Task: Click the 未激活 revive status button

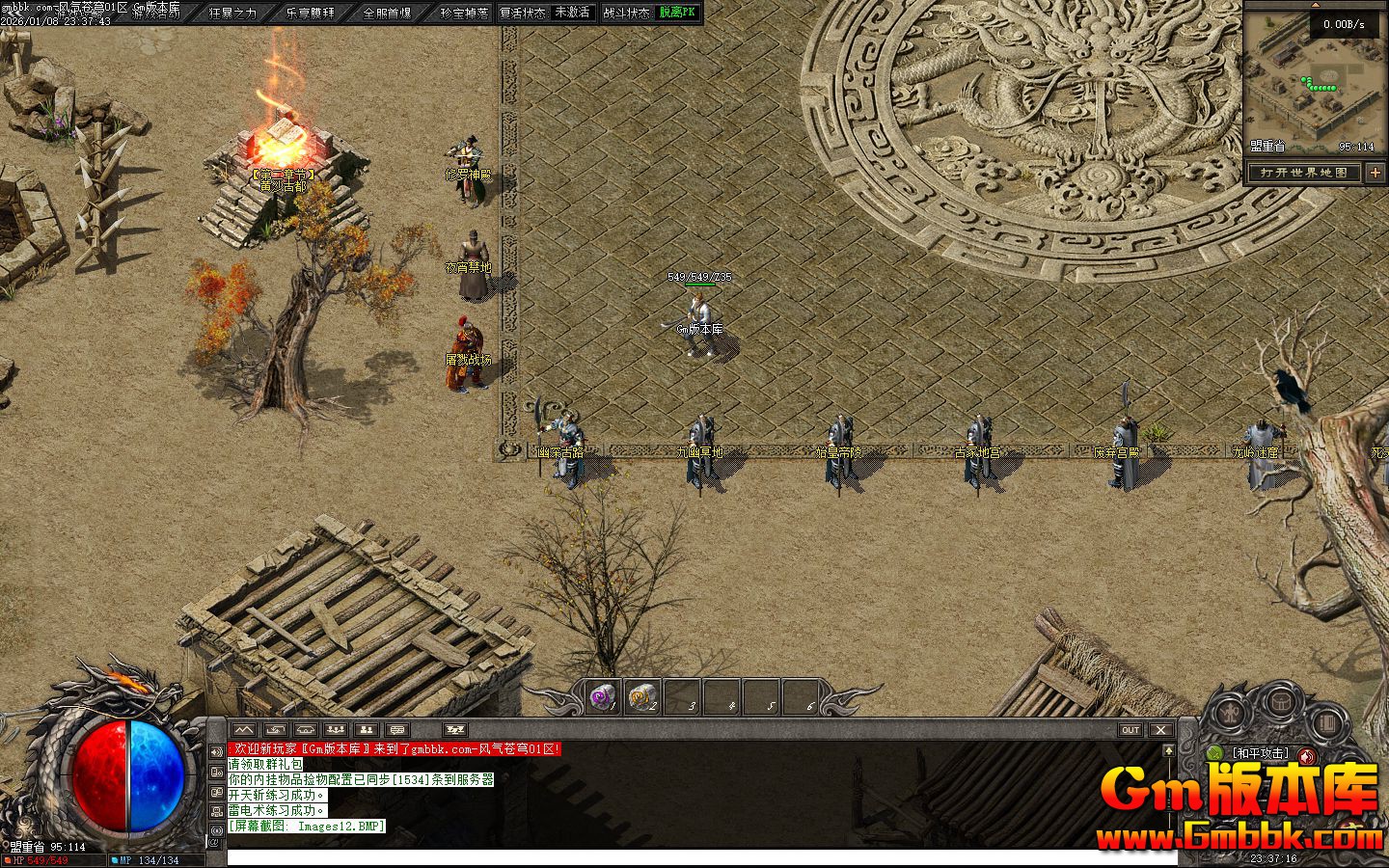Action: click(572, 13)
